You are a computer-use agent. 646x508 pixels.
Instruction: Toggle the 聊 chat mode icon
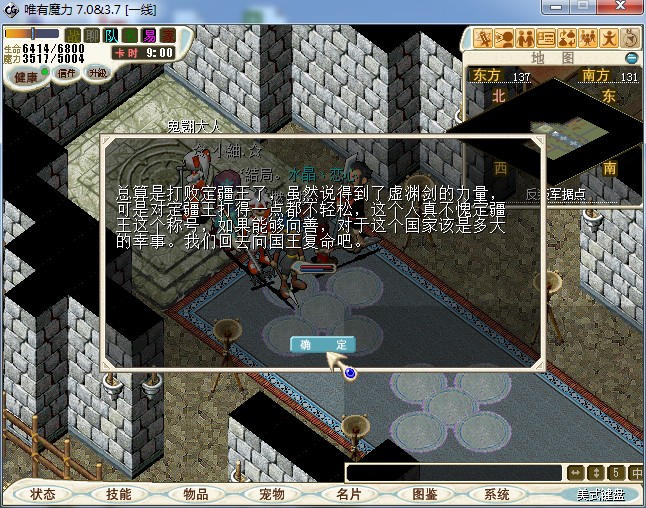[91, 36]
